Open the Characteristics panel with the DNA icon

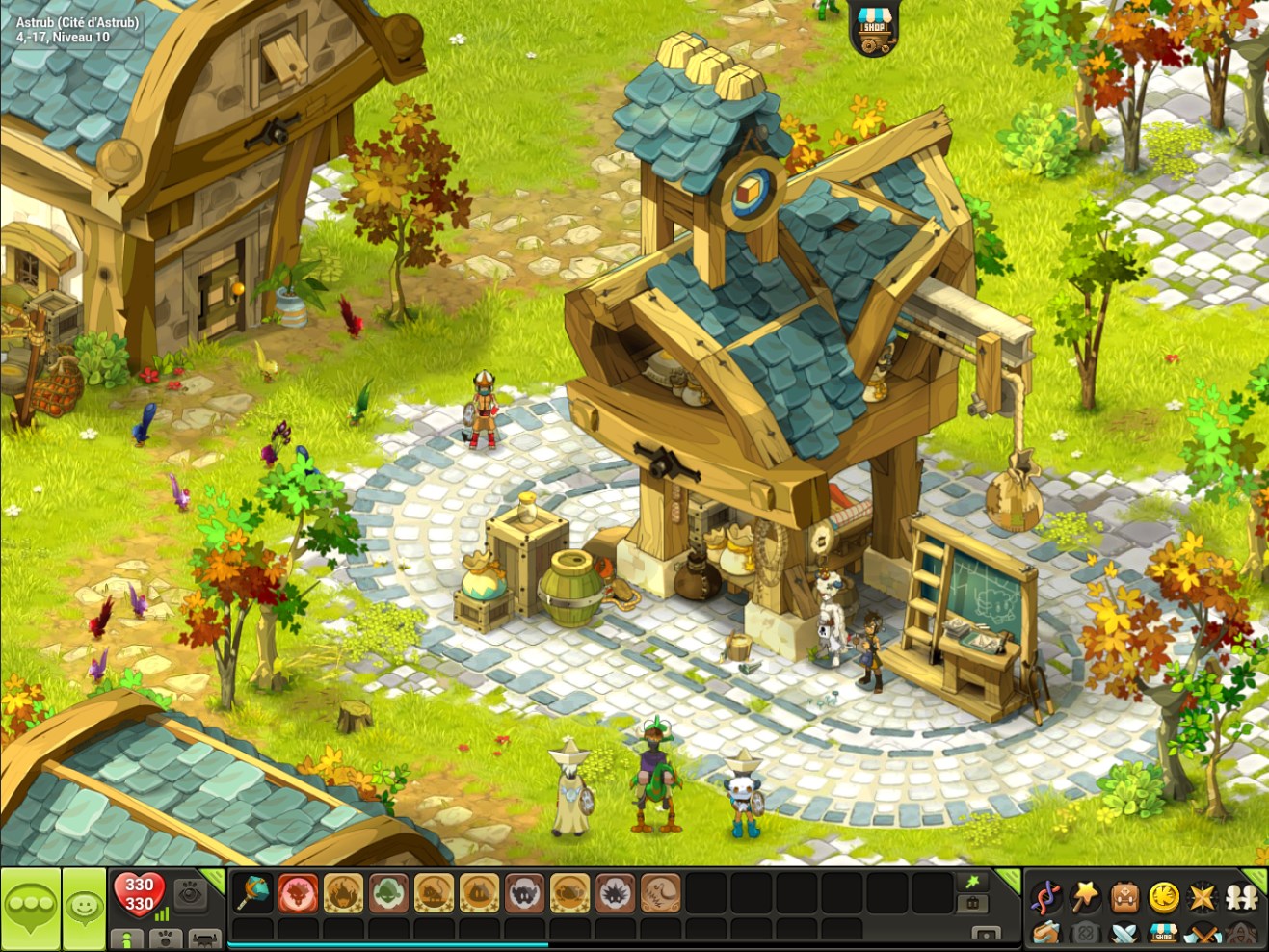pyautogui.click(x=1045, y=896)
